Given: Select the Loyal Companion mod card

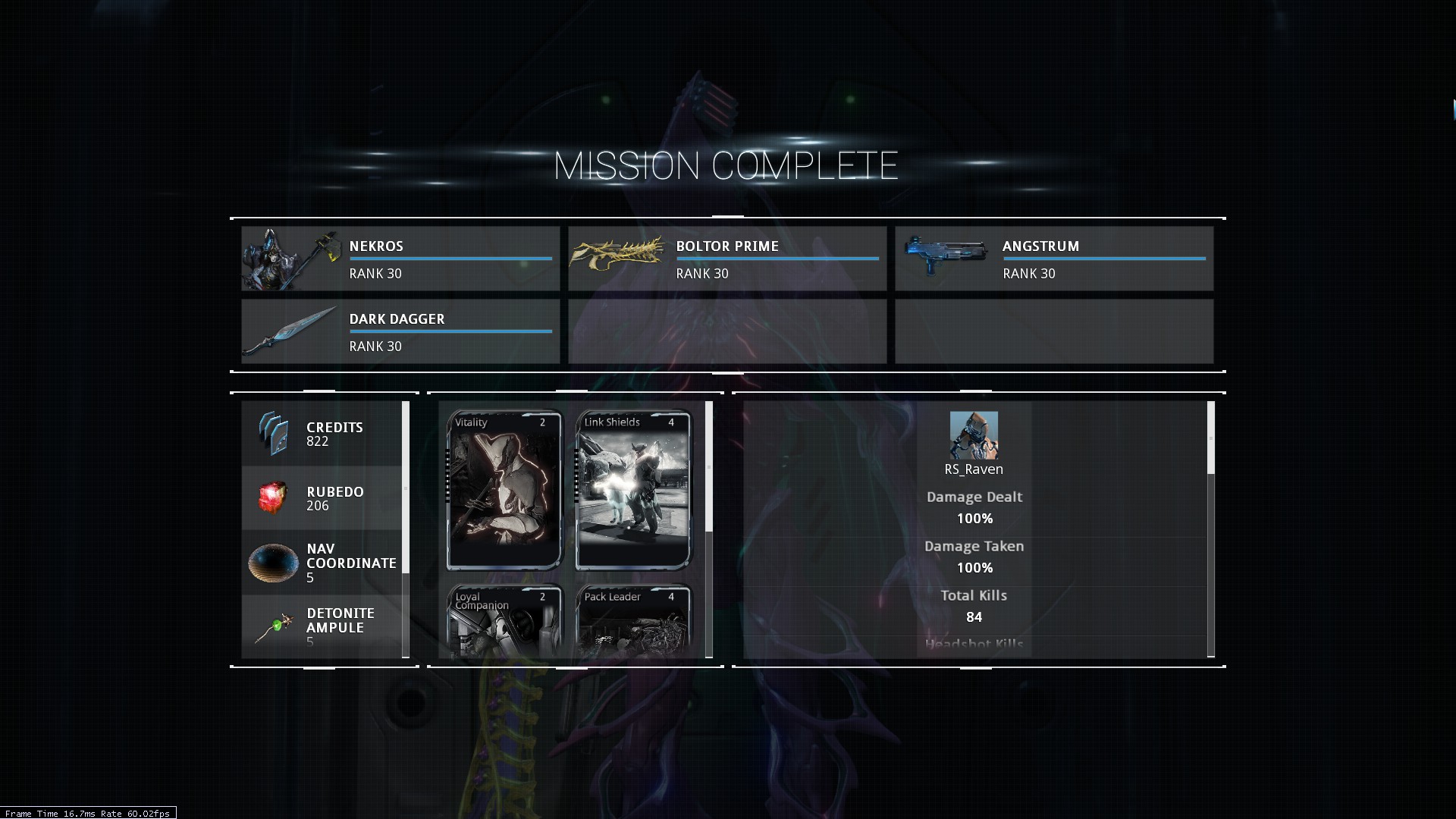Looking at the screenshot, I should tap(504, 620).
